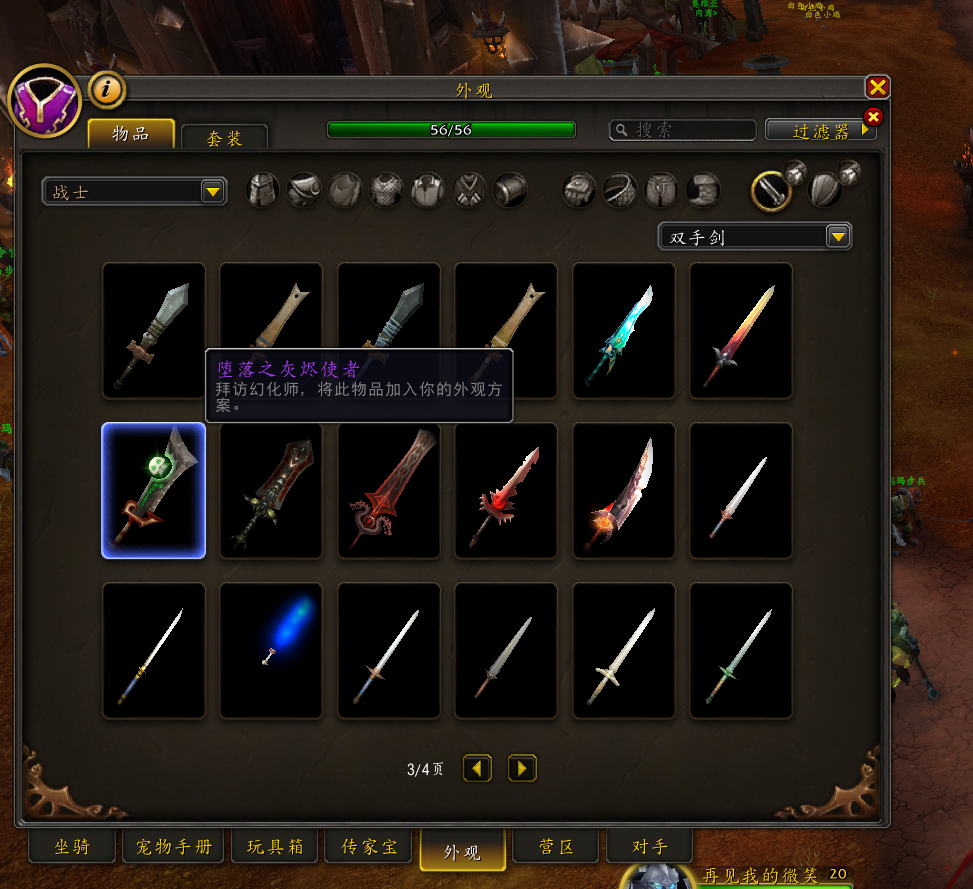Select the head slot helmet icon
This screenshot has width=973, height=889.
[x=263, y=190]
